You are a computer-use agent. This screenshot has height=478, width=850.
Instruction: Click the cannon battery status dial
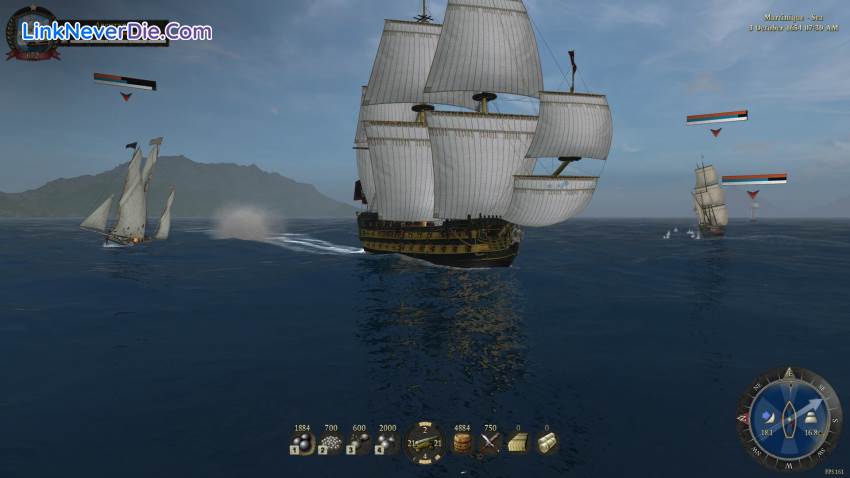424,442
